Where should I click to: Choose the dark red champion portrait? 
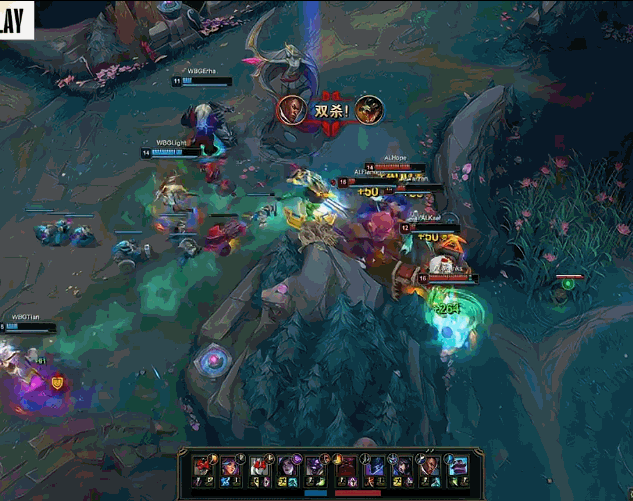click(x=345, y=467)
